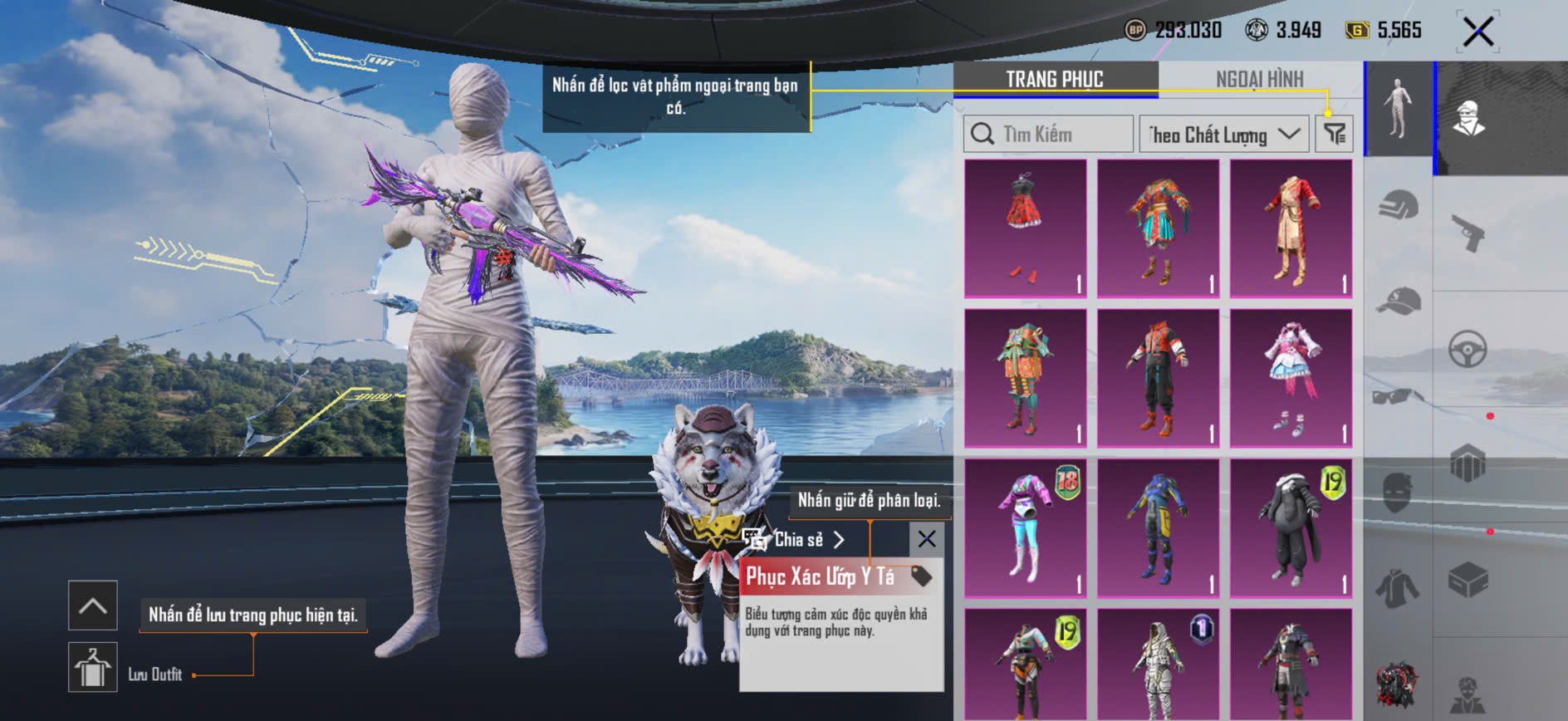Close the wardrobe with the top-right X
Screen dimensions: 1568x721
pos(1478,32)
